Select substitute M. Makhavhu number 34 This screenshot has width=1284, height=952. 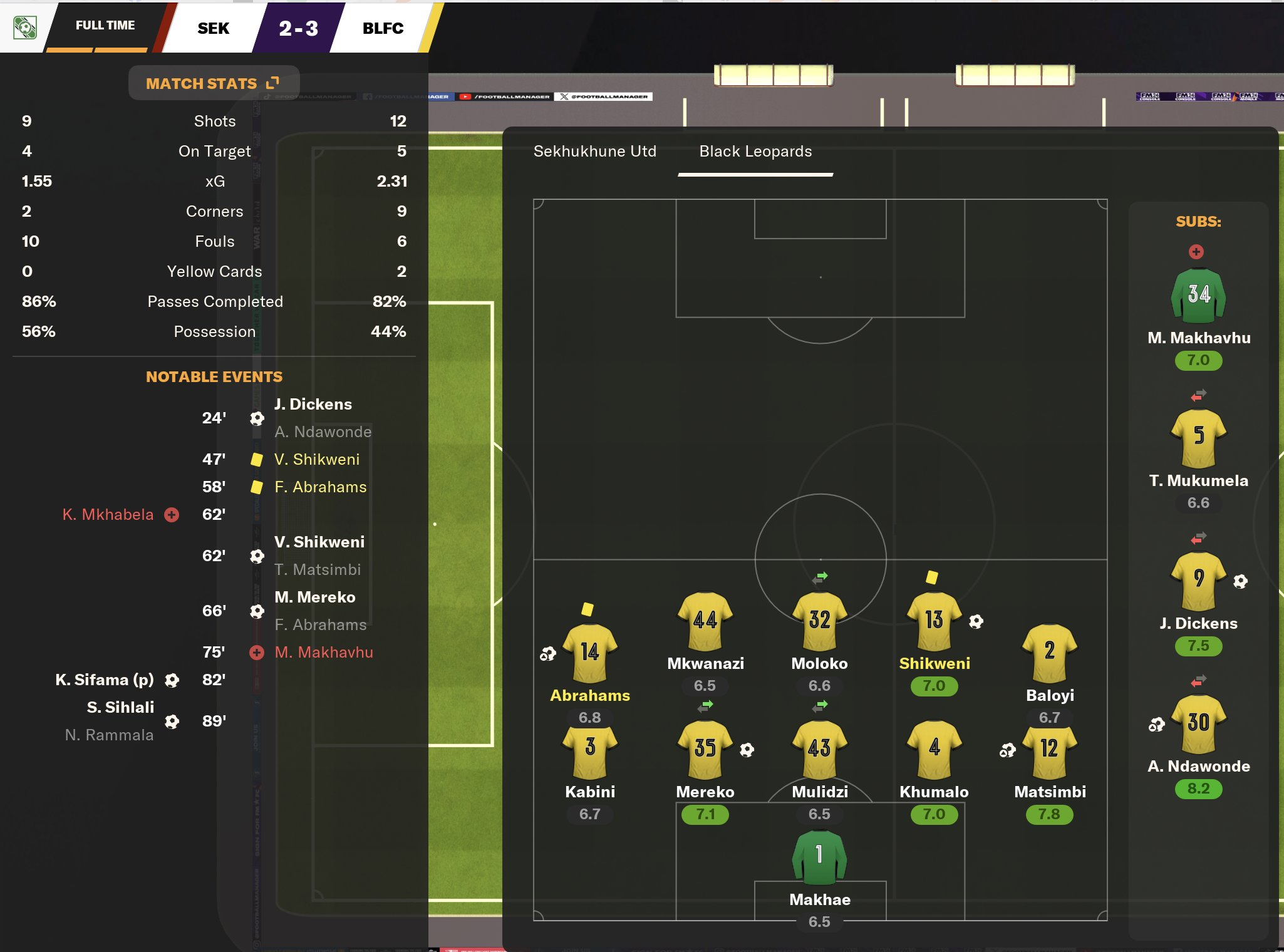coord(1198,295)
